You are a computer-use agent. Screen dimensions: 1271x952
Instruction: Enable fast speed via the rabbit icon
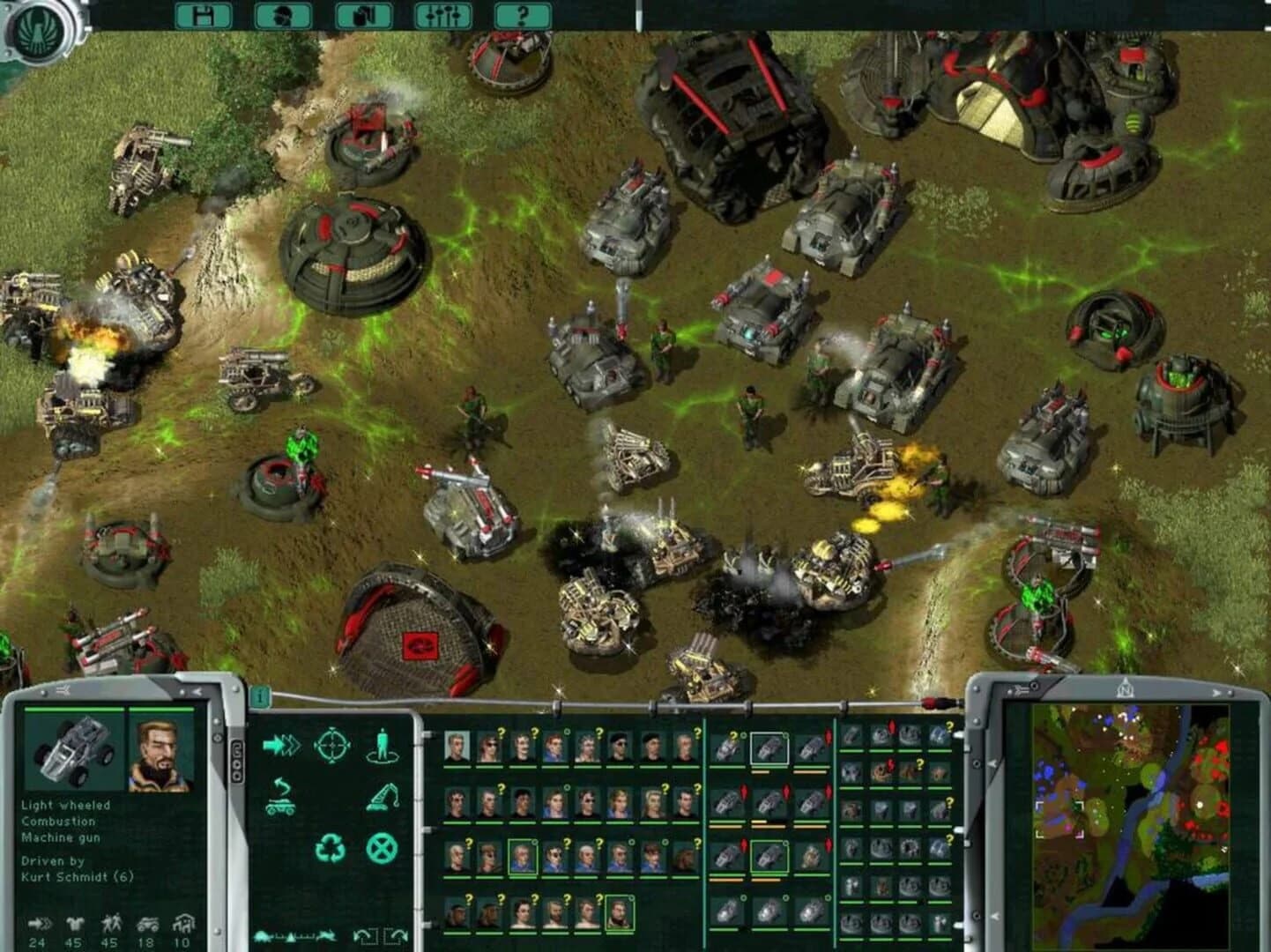tap(326, 936)
